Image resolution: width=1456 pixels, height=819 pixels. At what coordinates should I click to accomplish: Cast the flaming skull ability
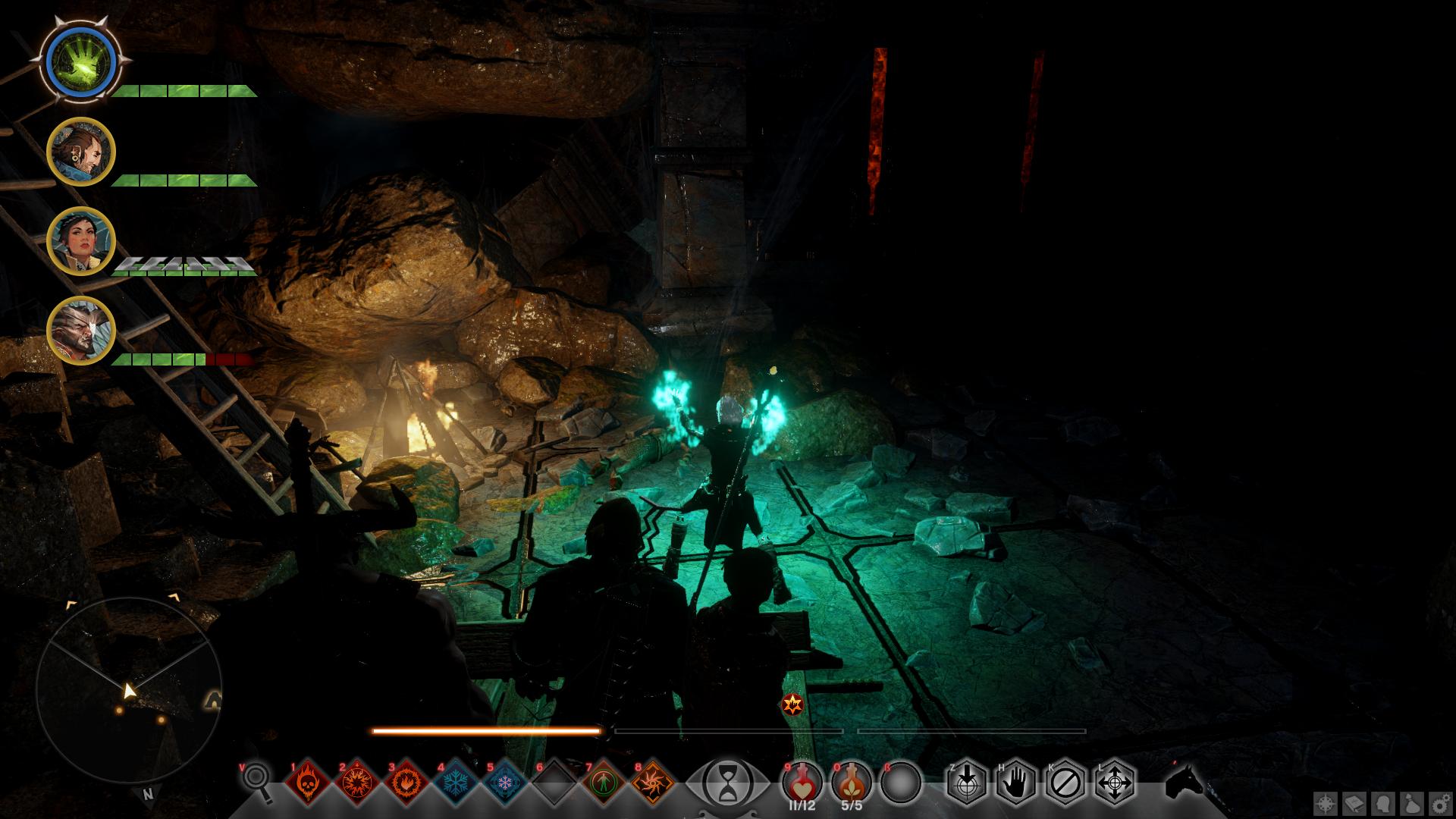(307, 781)
